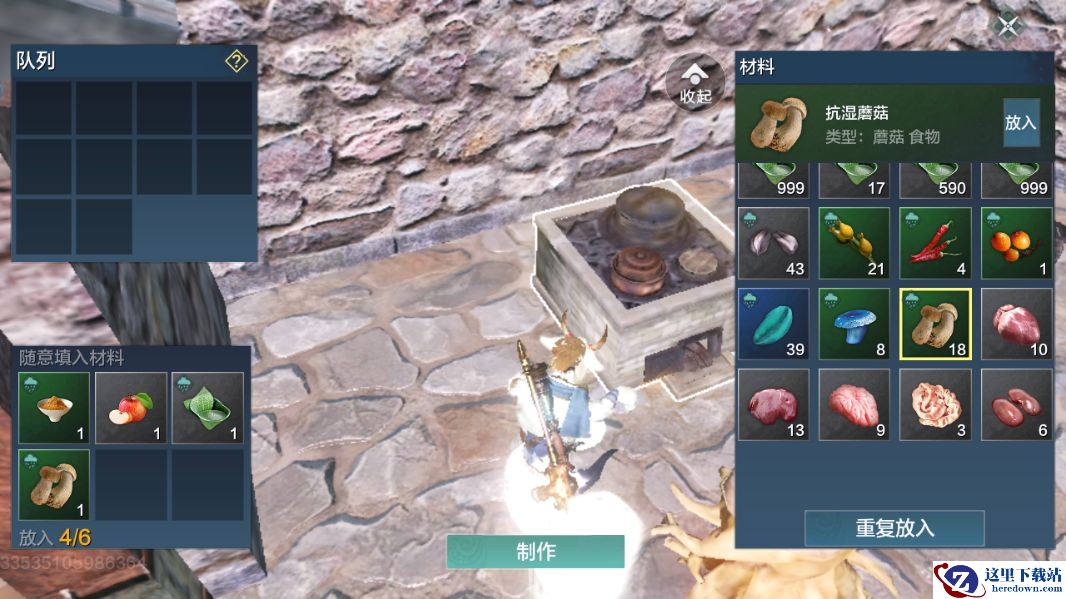Choose the yellow ginger root material slot
Screen dimensions: 1066x599
[854, 243]
